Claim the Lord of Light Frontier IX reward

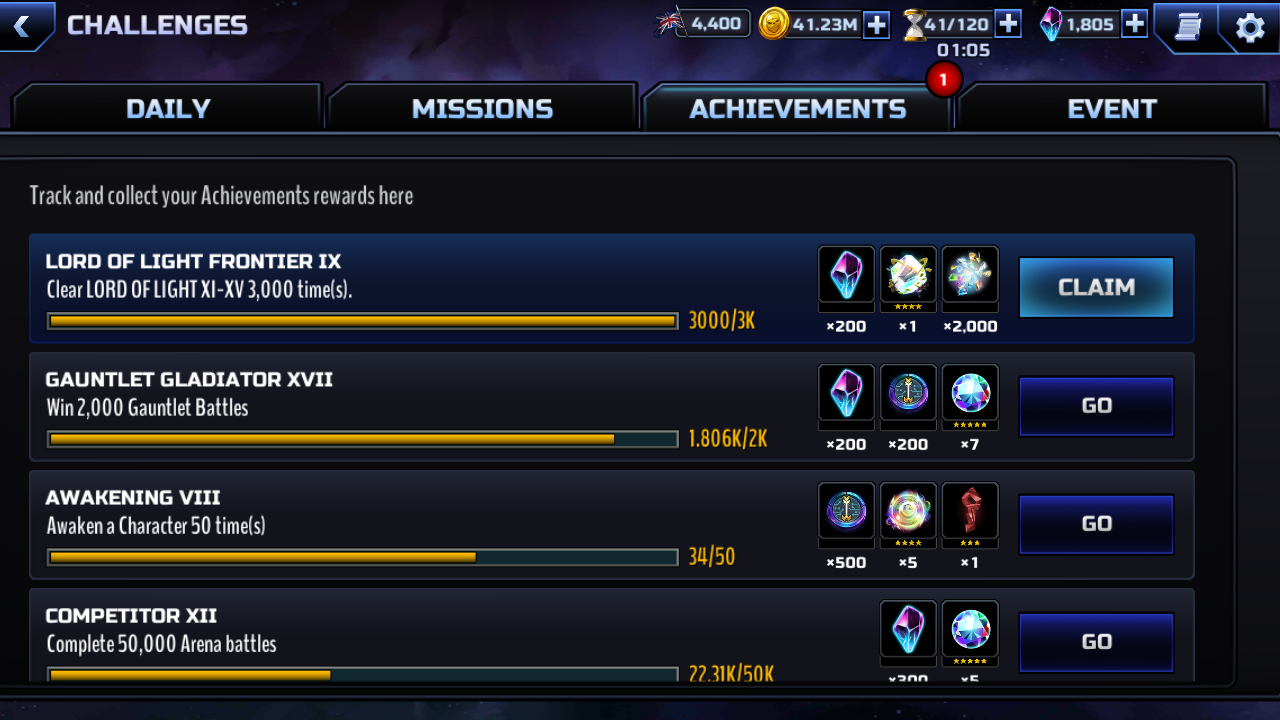point(1096,288)
